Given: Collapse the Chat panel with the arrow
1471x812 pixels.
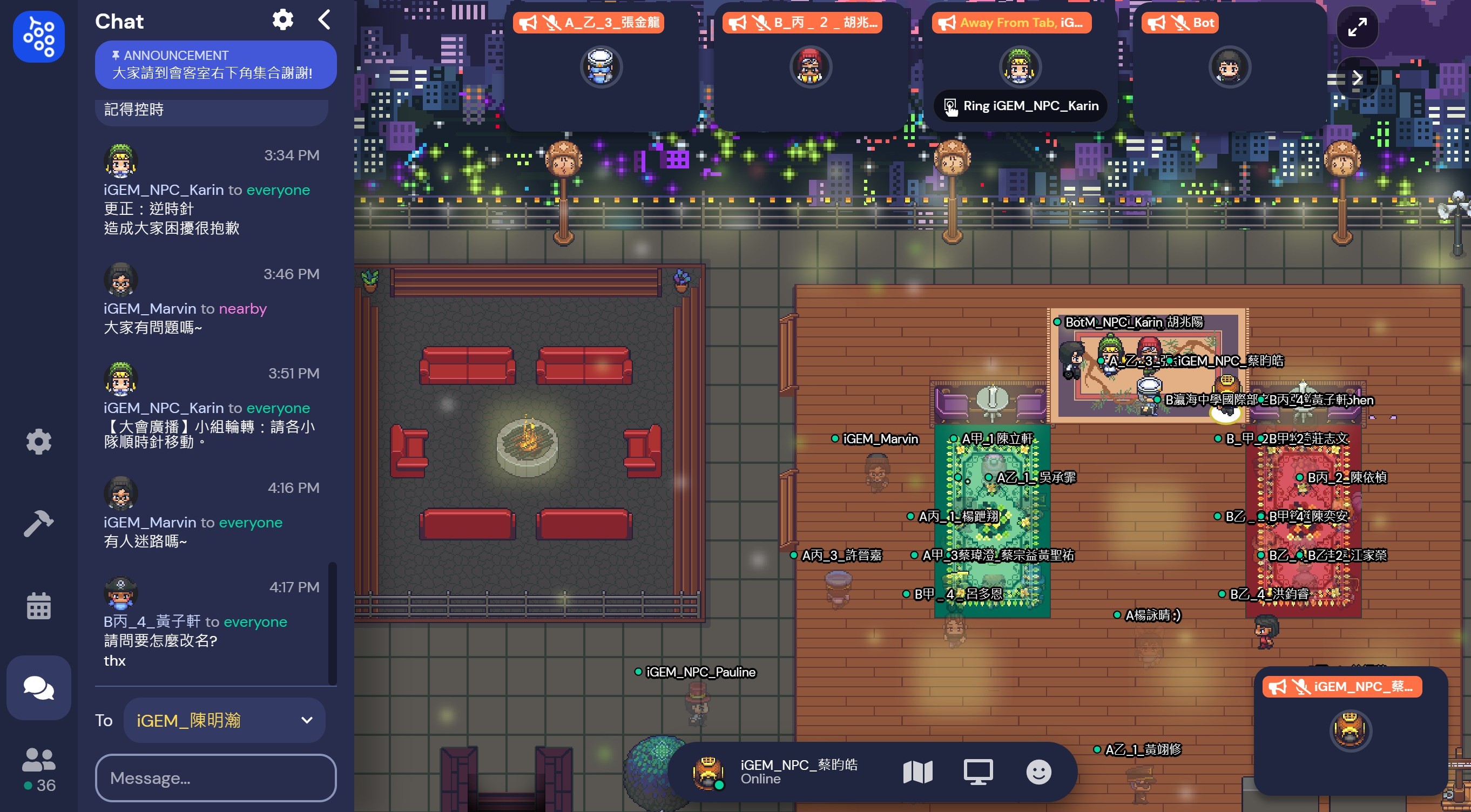Looking at the screenshot, I should [325, 20].
